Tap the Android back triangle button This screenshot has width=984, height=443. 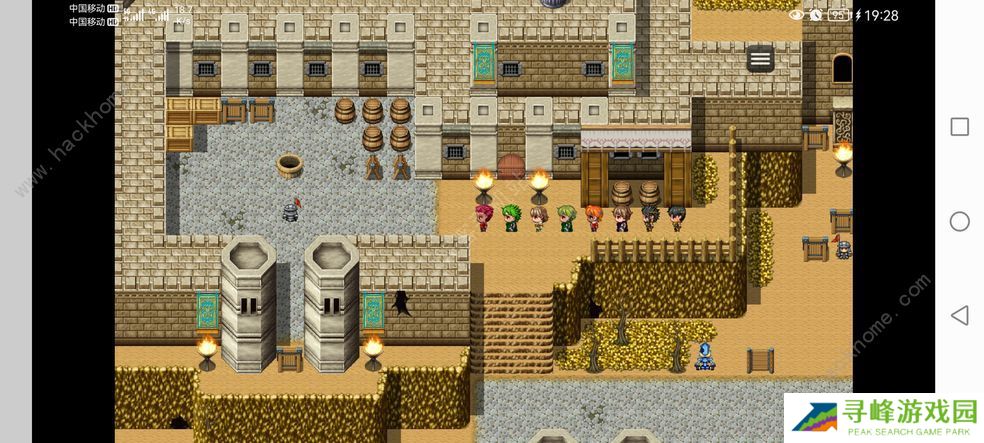(x=959, y=316)
